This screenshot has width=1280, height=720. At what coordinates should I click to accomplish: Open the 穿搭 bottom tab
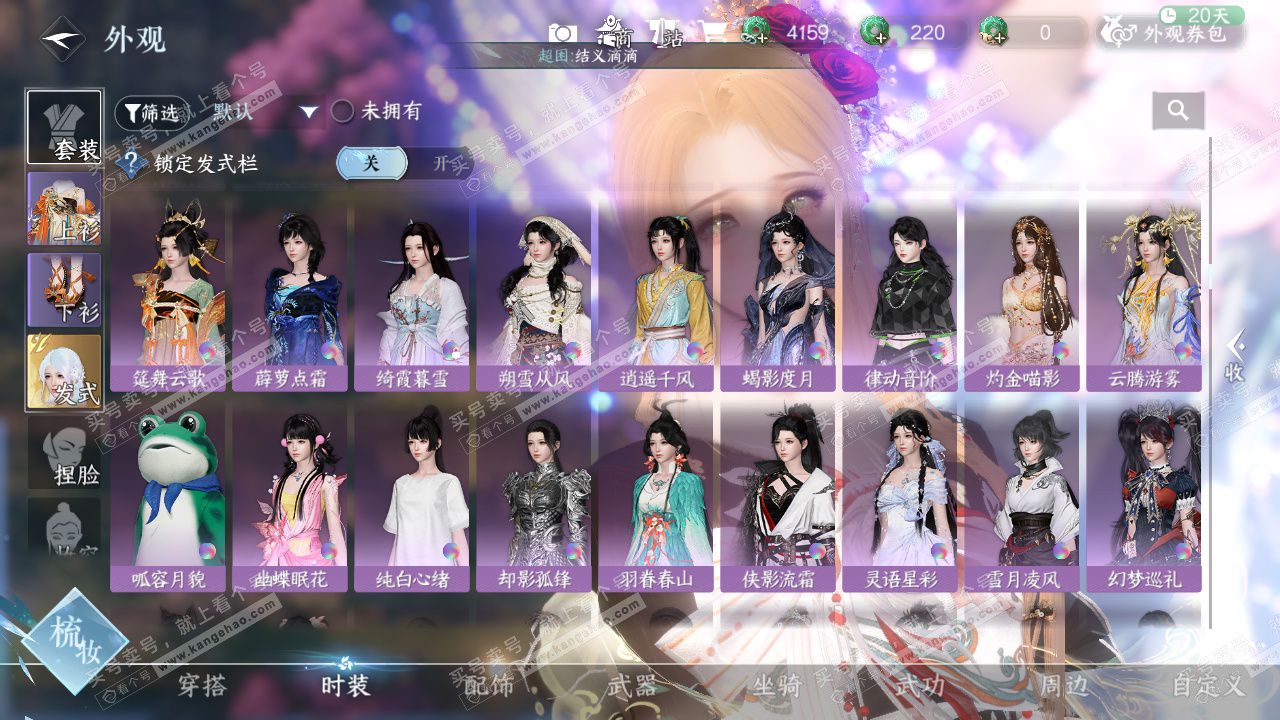click(202, 686)
